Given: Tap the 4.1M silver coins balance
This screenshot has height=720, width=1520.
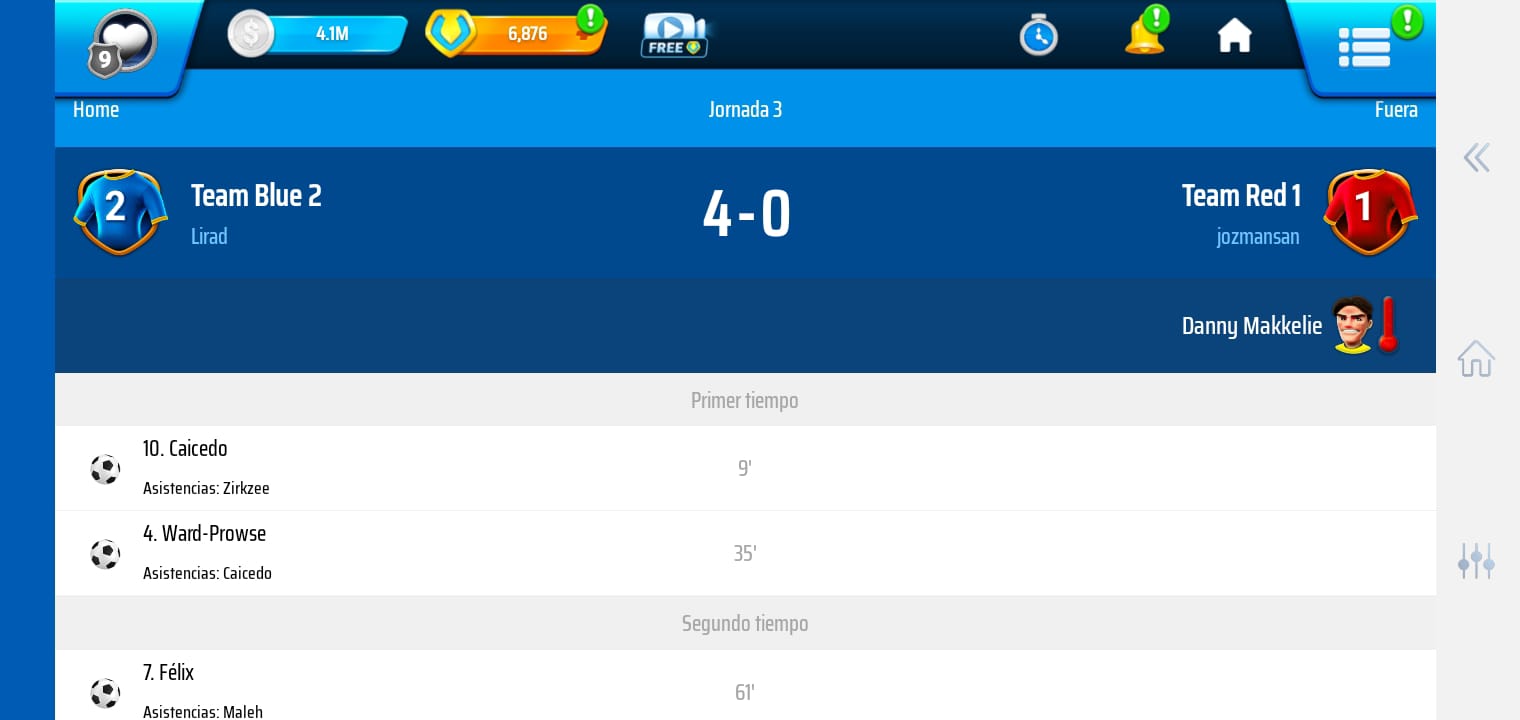Looking at the screenshot, I should (x=318, y=34).
